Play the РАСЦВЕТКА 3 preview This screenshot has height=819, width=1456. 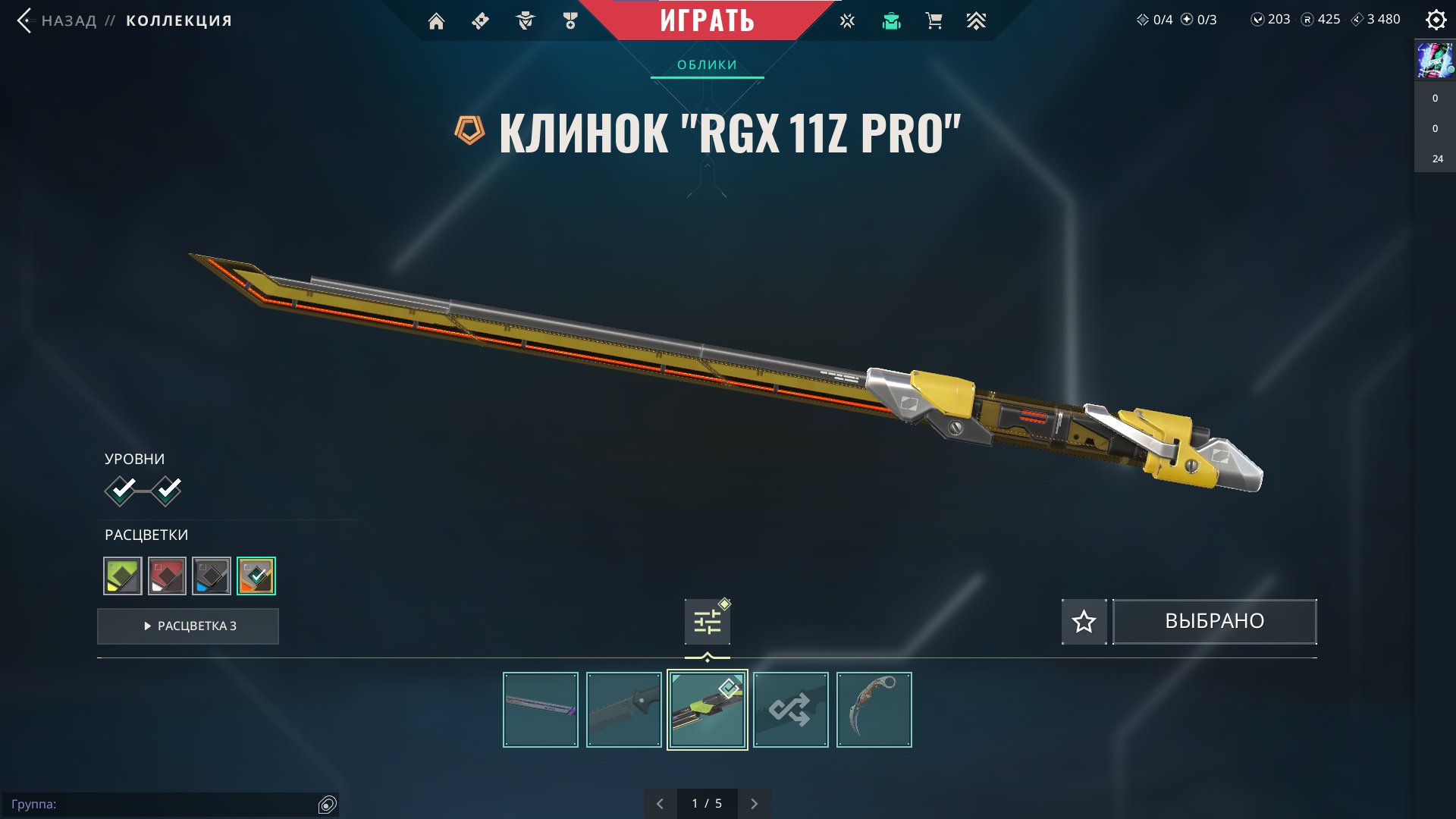[188, 626]
